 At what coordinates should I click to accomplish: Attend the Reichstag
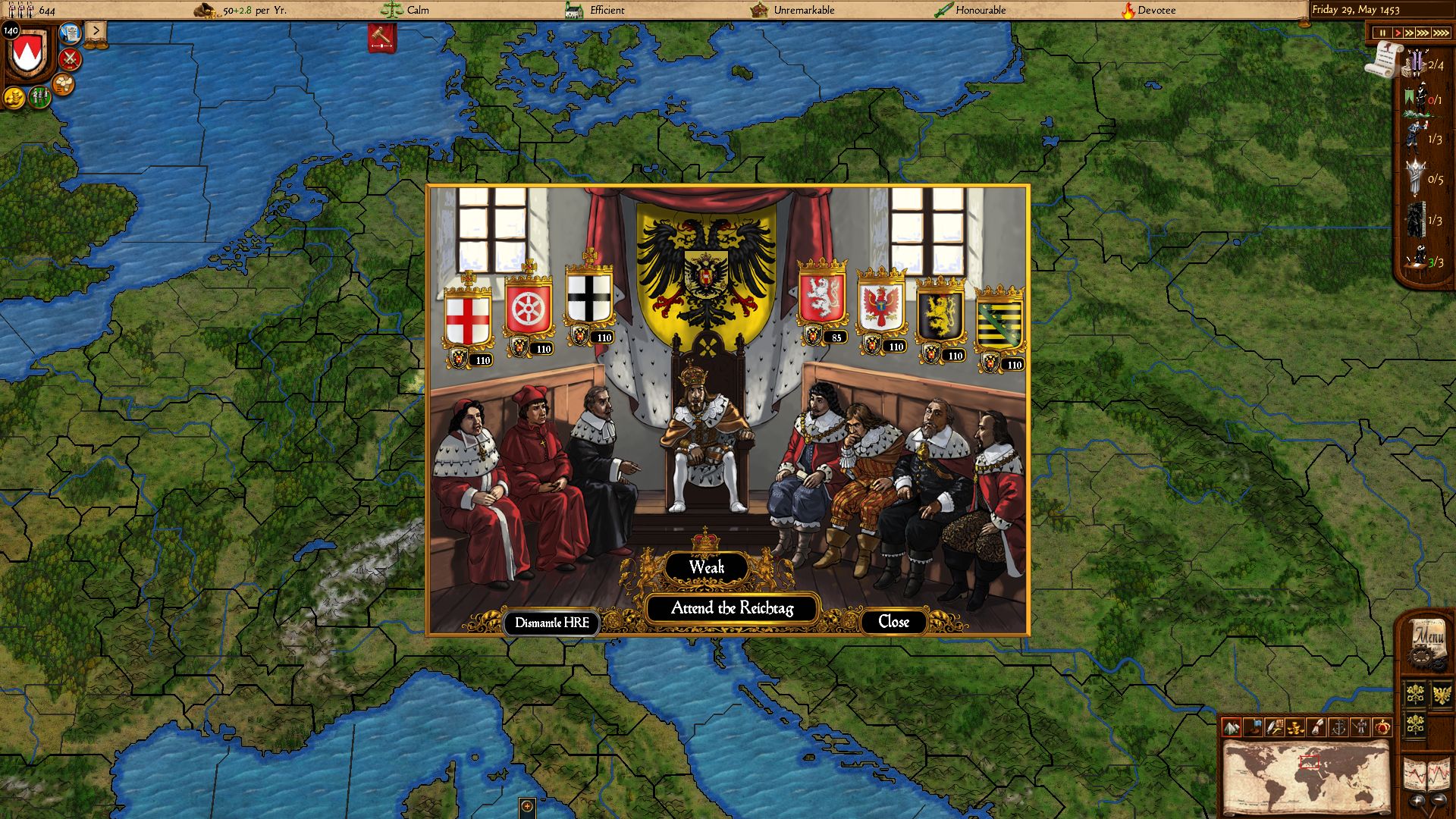pyautogui.click(x=732, y=608)
